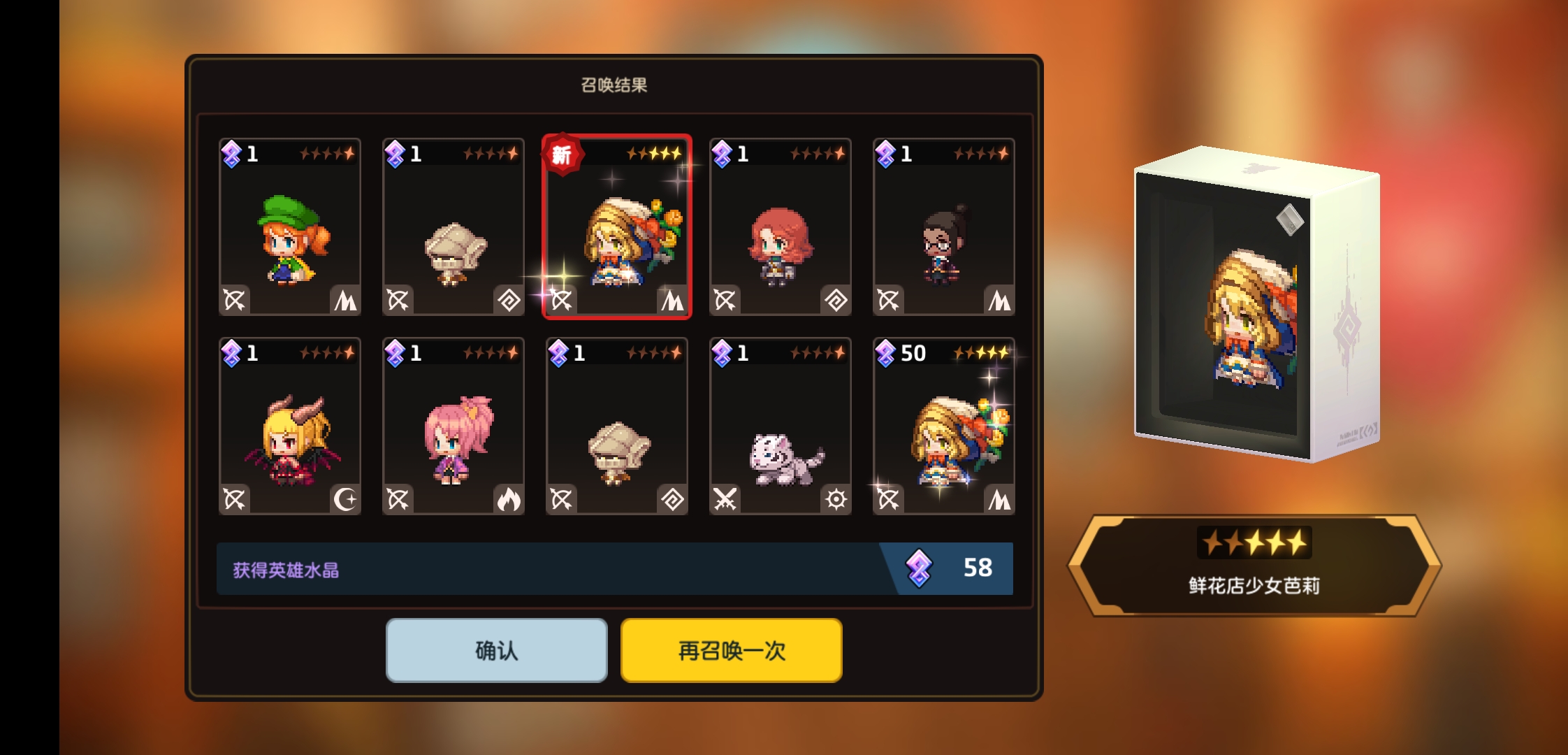Click the crystal count 58 in the reward bar
This screenshot has width=1568, height=755.
tap(978, 568)
